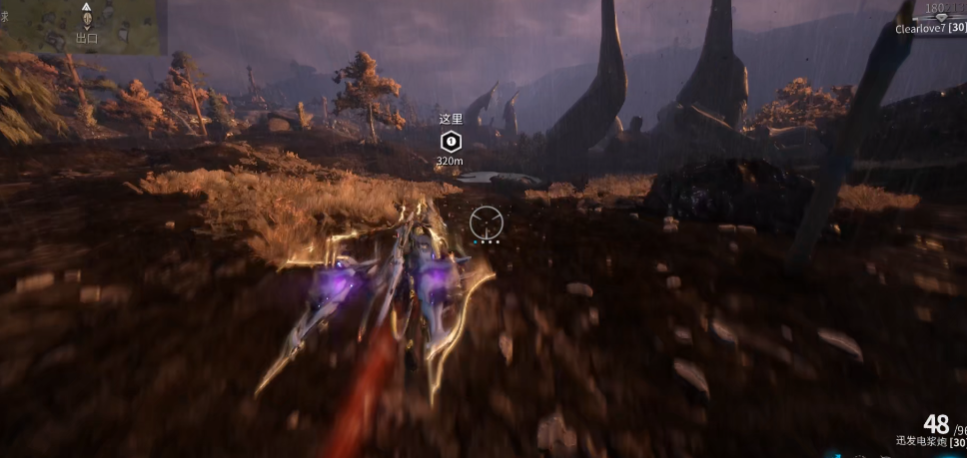Image resolution: width=967 pixels, height=458 pixels.
Task: Open the minimap in the corner
Action: 80,27
